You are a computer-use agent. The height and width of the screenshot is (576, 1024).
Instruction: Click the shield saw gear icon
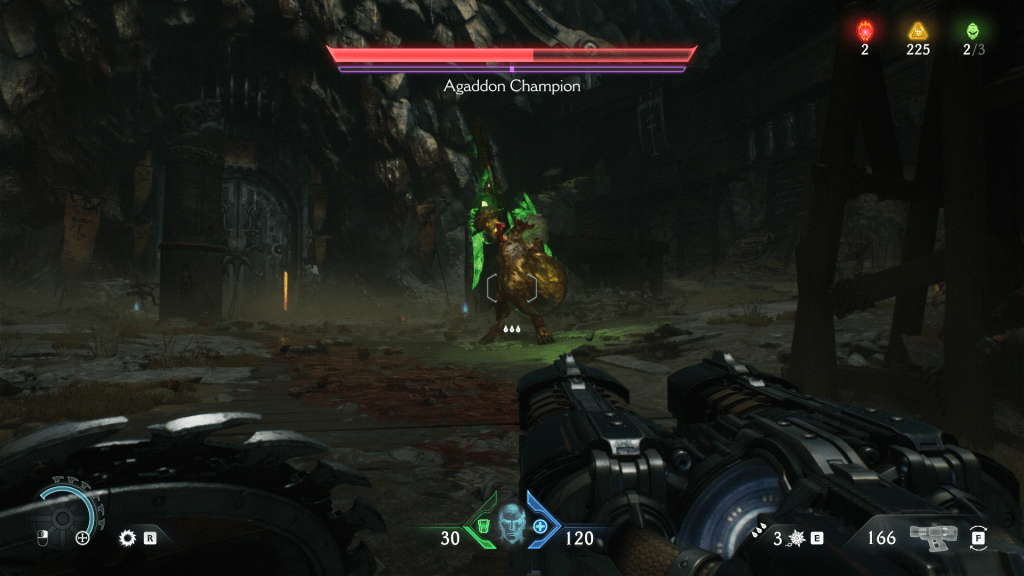click(126, 537)
